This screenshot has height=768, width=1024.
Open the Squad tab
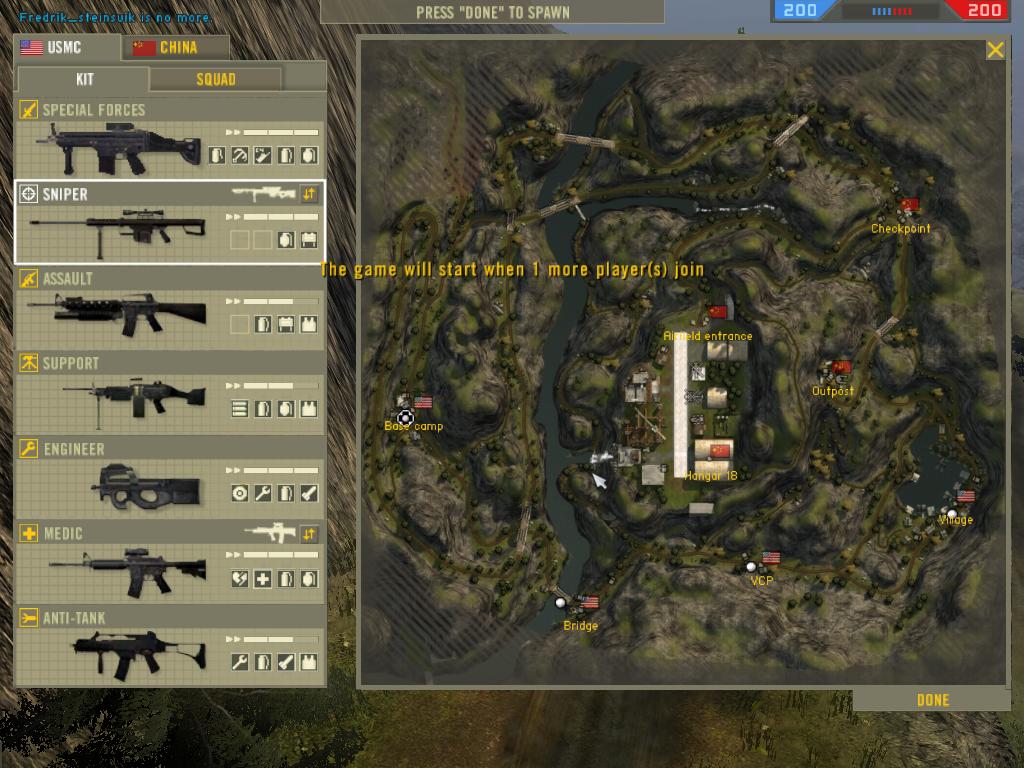[x=216, y=79]
